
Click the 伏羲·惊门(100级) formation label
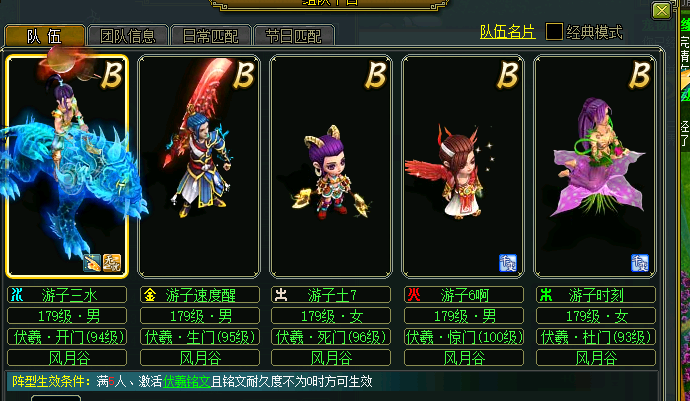click(x=462, y=336)
